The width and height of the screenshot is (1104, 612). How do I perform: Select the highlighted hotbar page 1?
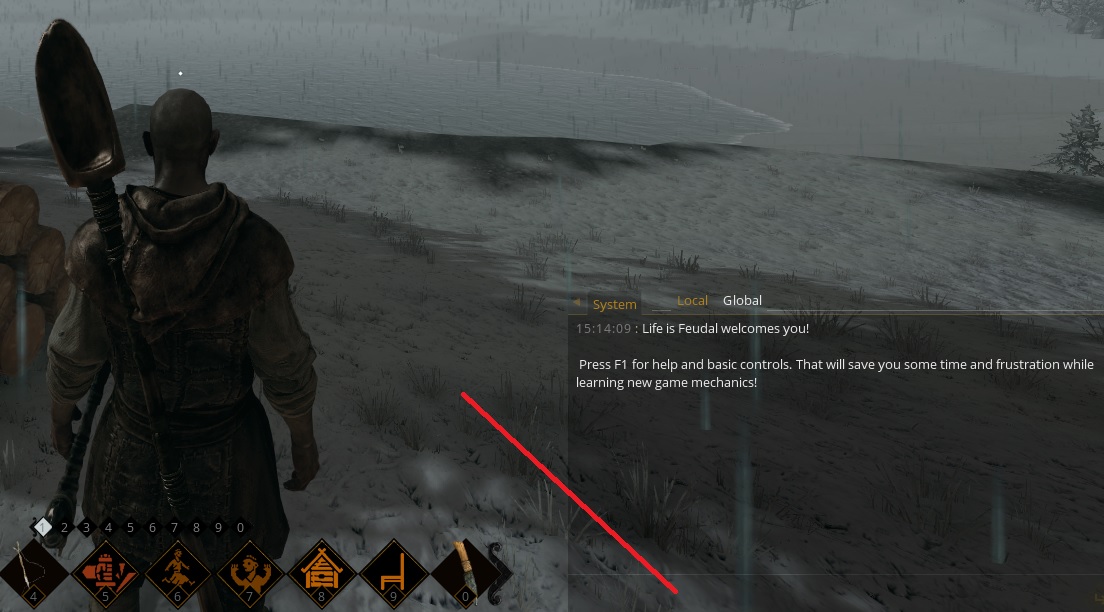tap(42, 526)
